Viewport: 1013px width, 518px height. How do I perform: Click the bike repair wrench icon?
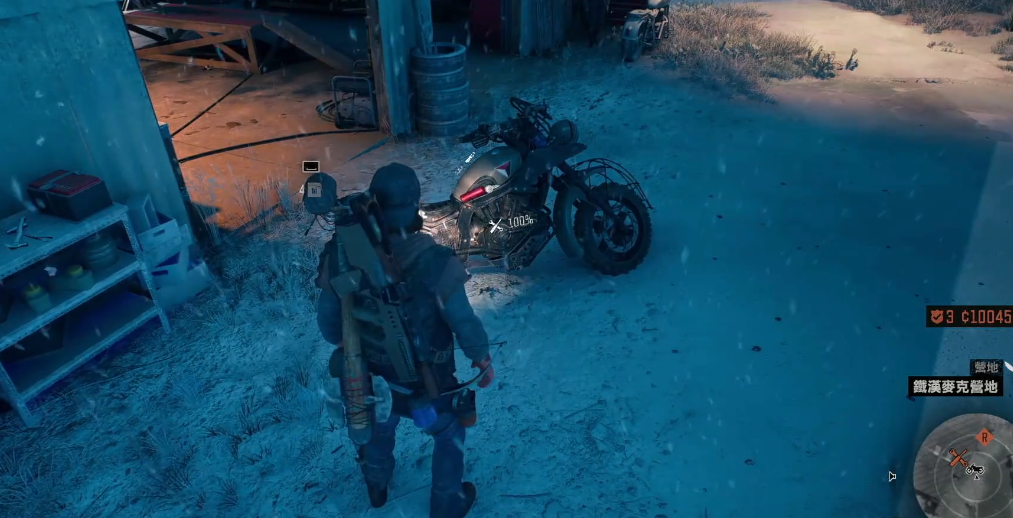(x=495, y=226)
